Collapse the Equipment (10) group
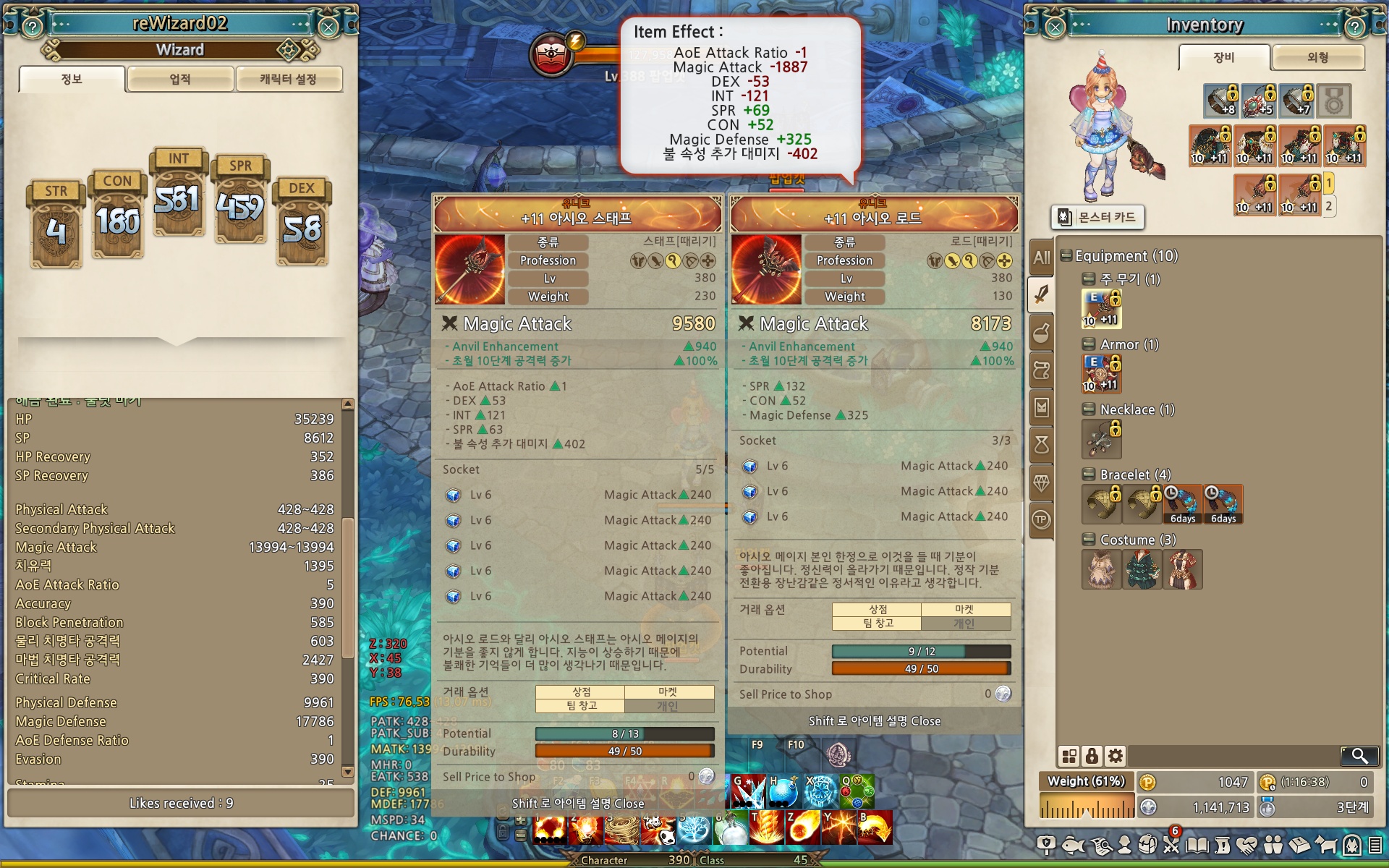Screen dimensions: 1389x868 pyautogui.click(x=1066, y=255)
